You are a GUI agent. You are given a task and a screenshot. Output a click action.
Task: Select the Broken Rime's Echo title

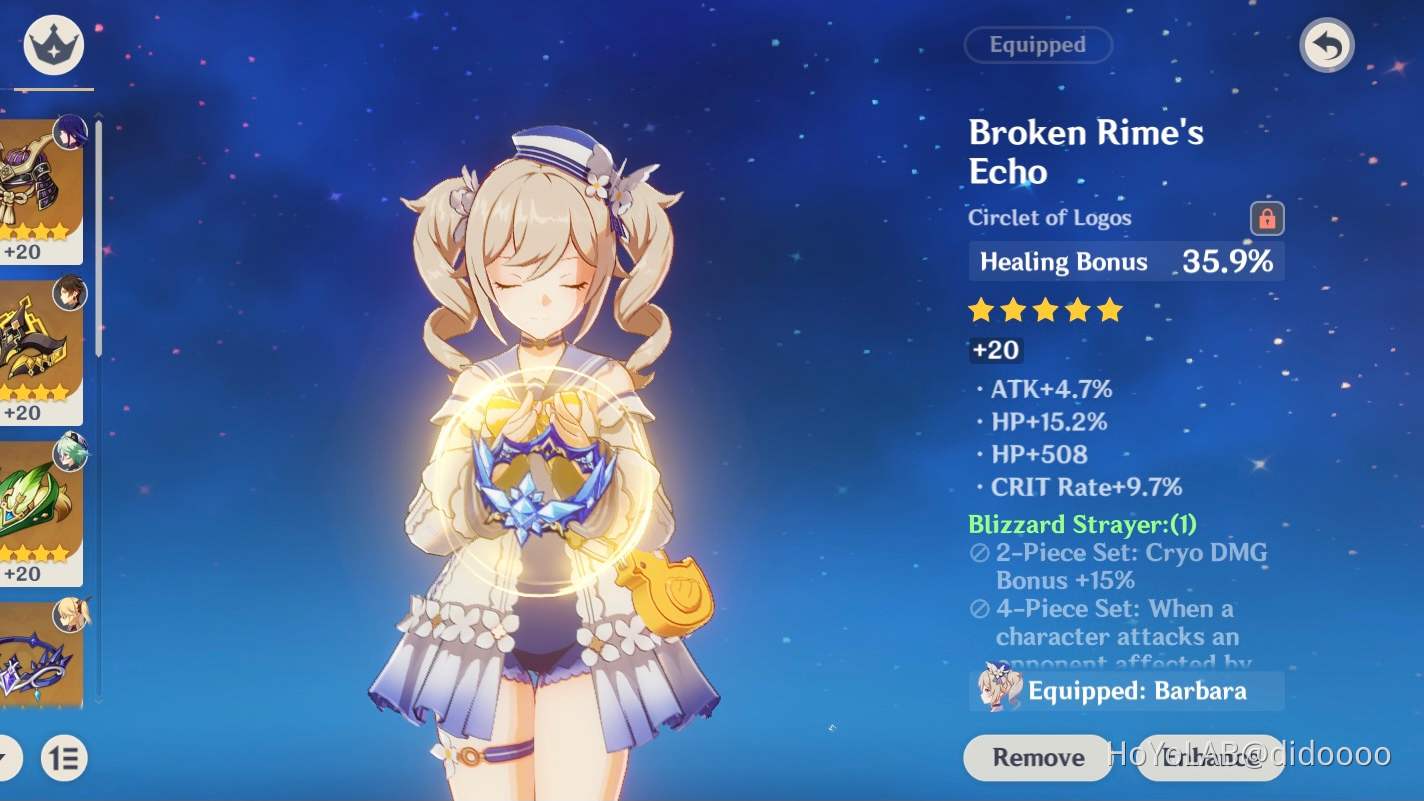point(1085,152)
